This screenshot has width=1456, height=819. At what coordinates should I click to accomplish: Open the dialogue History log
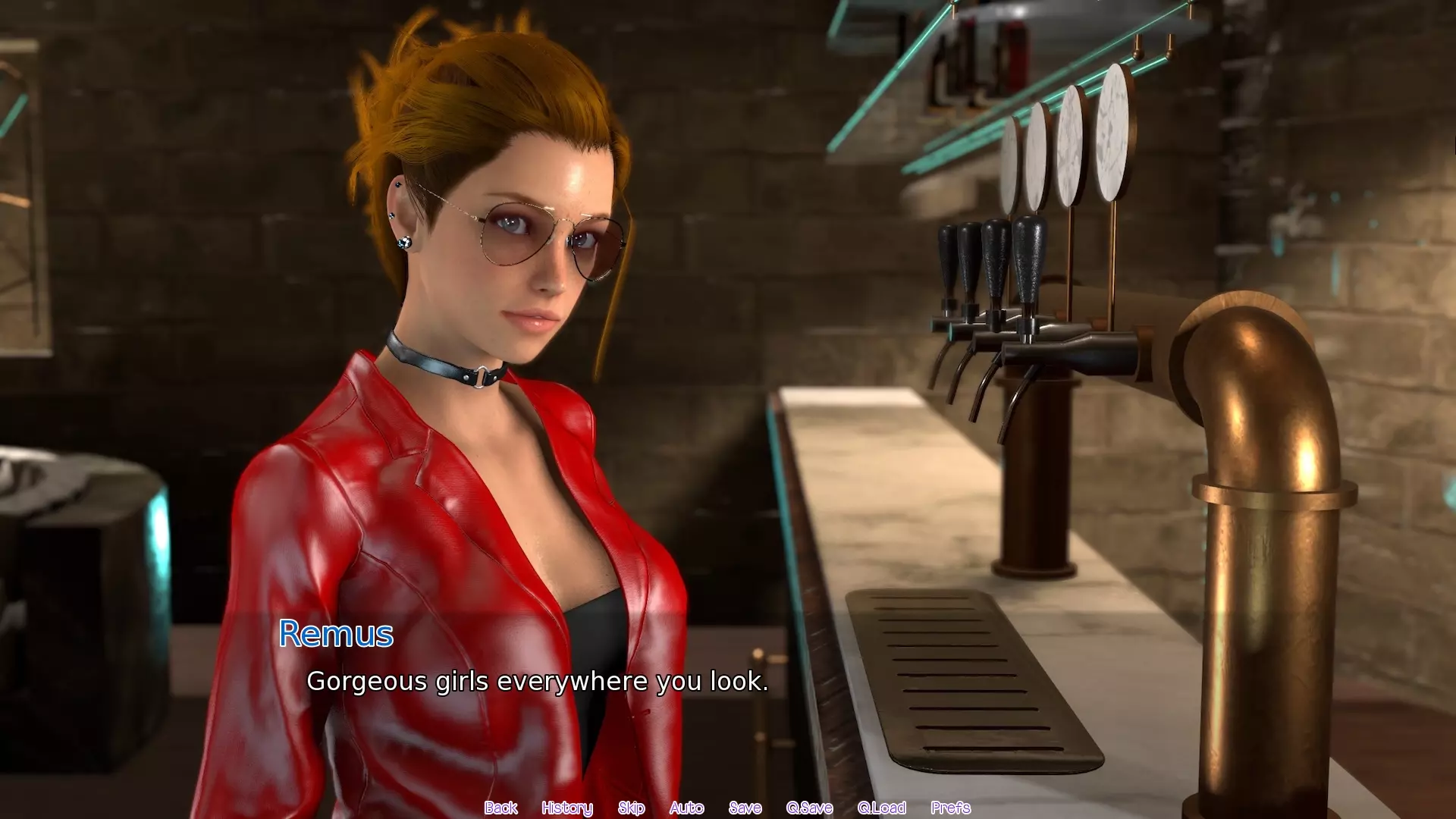[x=567, y=808]
